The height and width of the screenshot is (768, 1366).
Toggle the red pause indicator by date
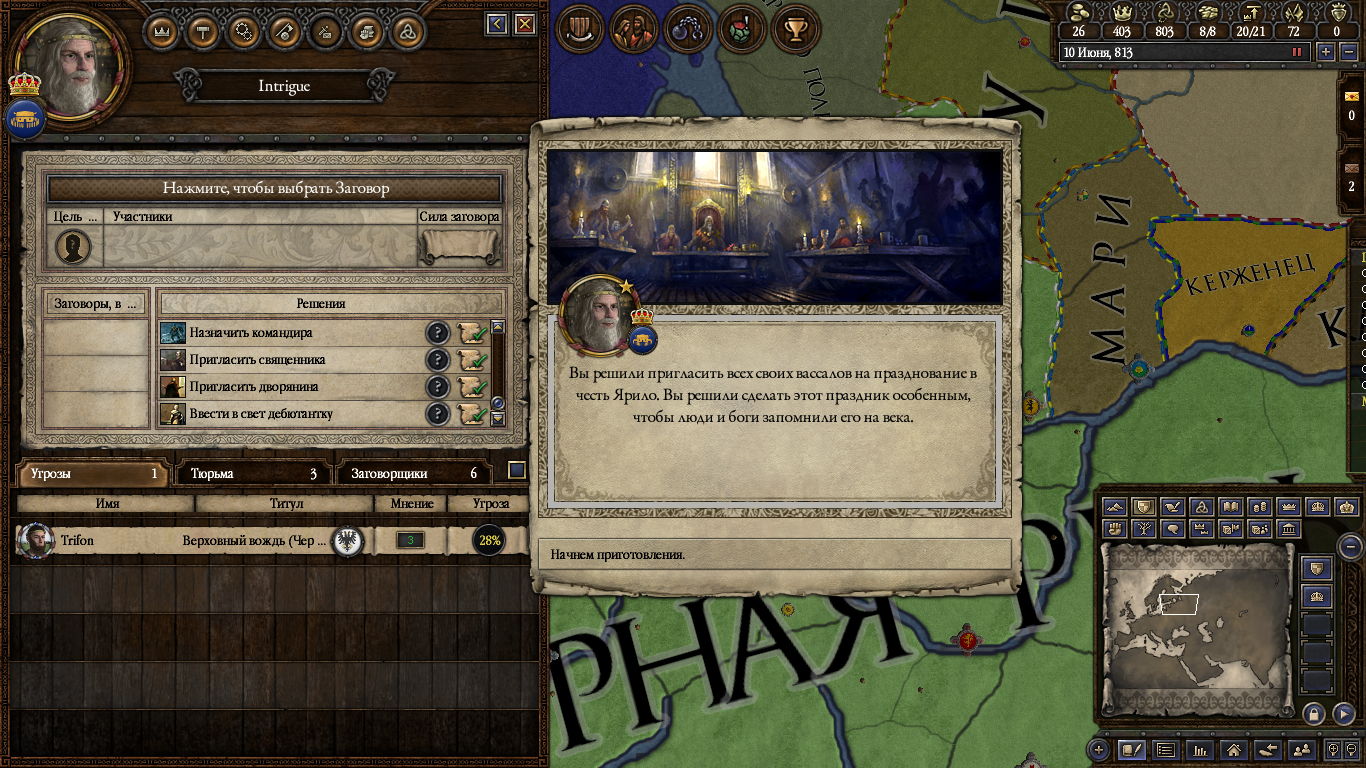tap(1298, 52)
